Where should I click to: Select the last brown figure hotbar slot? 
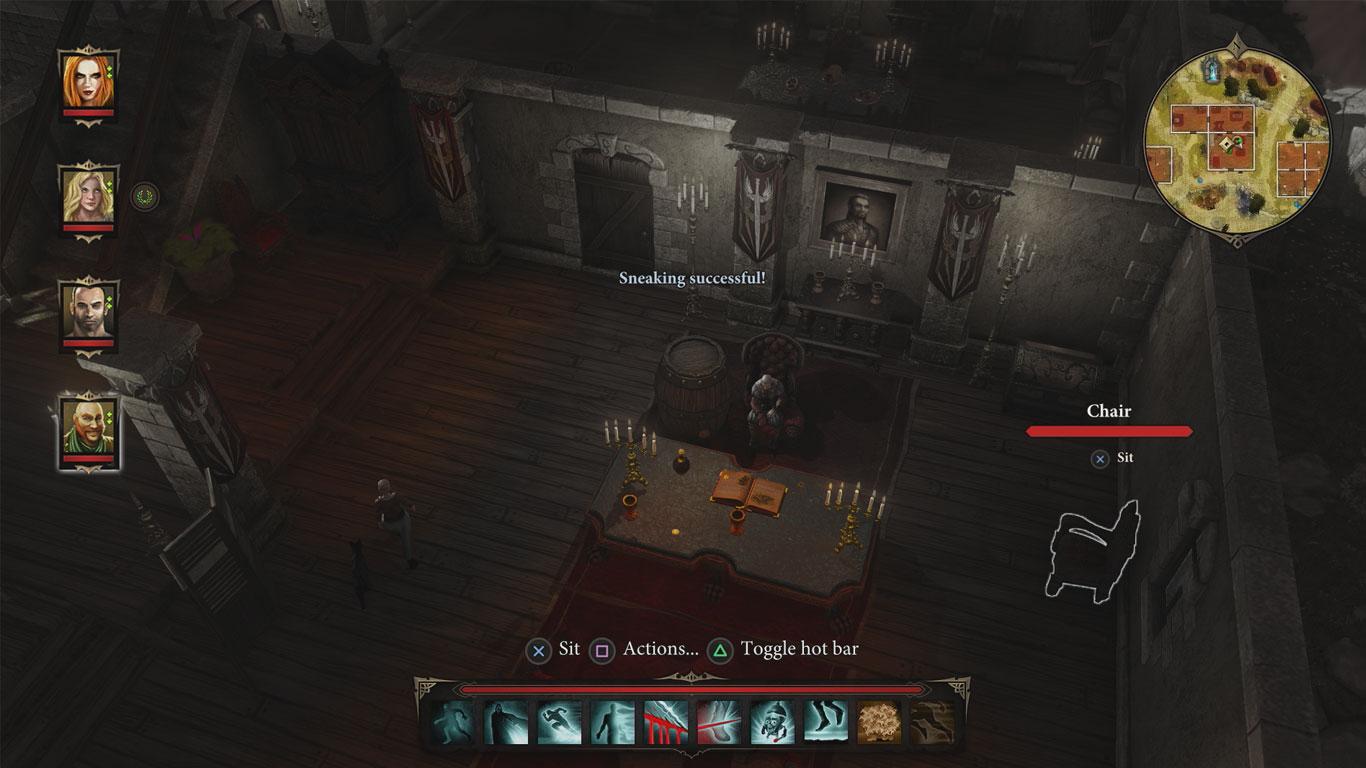coord(932,722)
